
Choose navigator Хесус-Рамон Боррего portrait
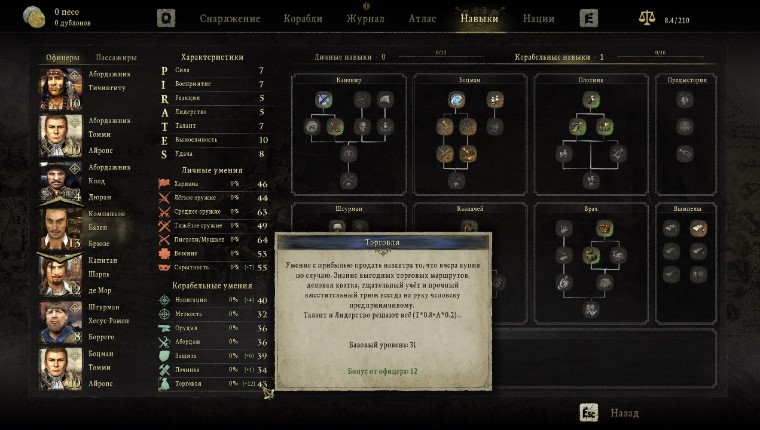tap(60, 321)
